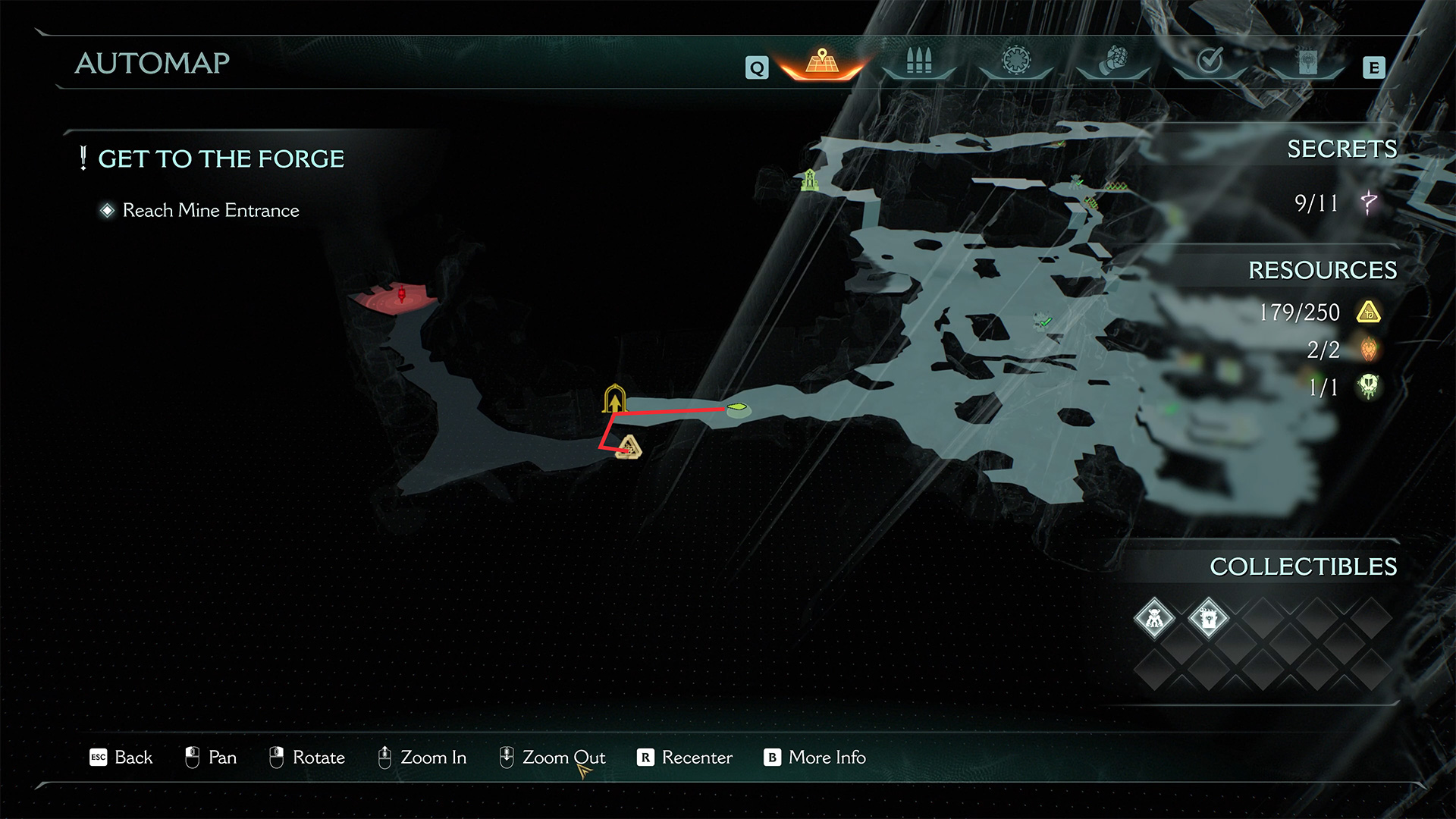Click the green waypoint pad marker

[738, 409]
